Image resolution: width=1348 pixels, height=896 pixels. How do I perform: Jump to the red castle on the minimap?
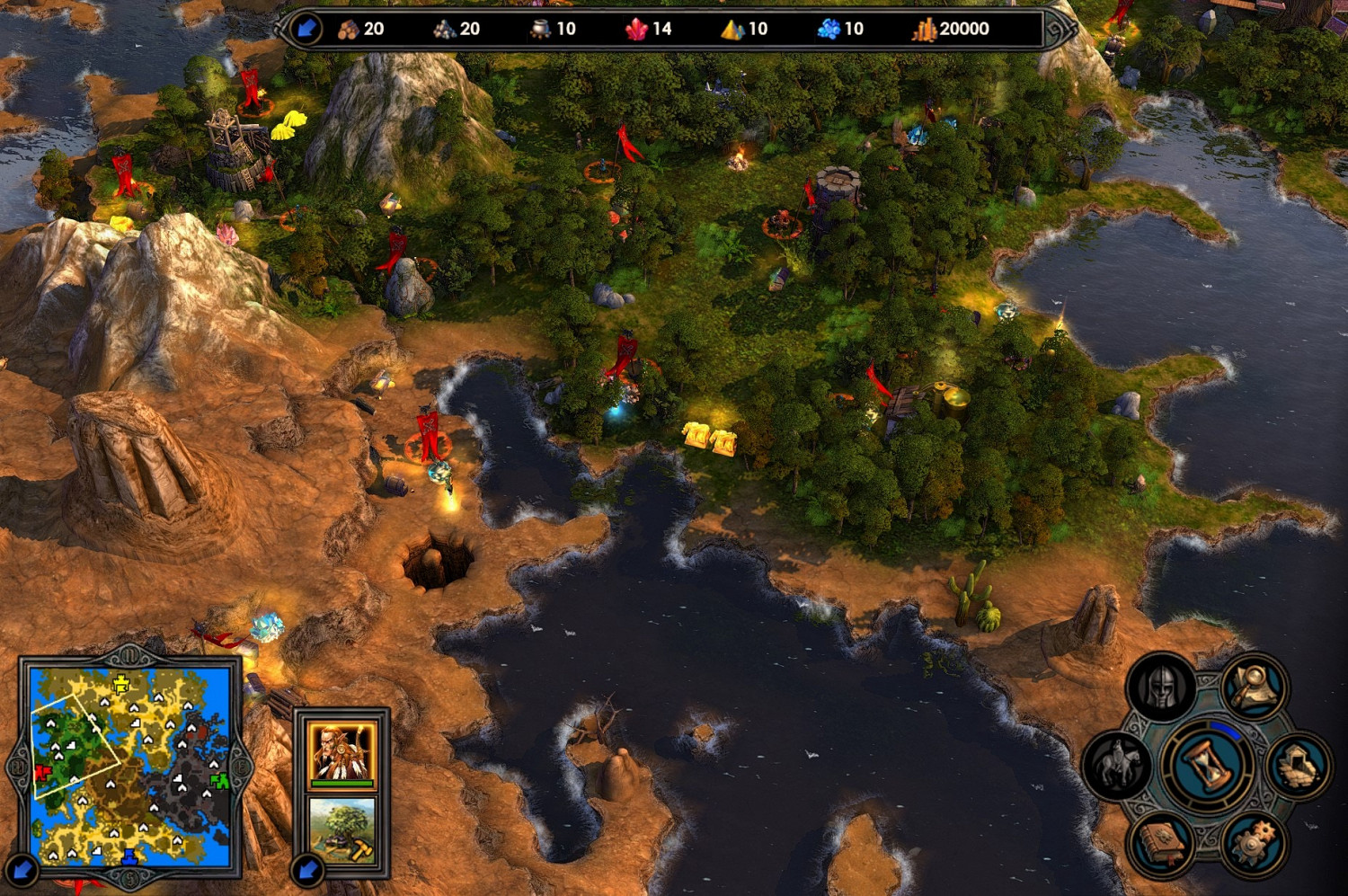click(x=42, y=772)
